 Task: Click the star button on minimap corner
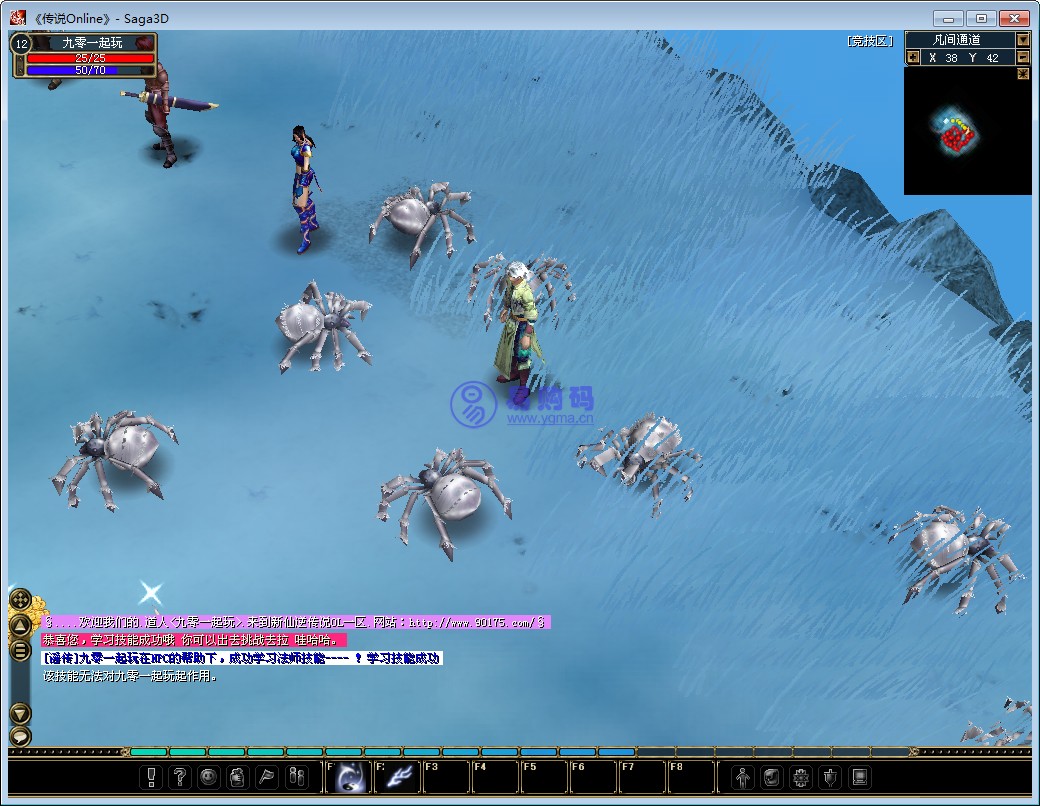click(1023, 74)
